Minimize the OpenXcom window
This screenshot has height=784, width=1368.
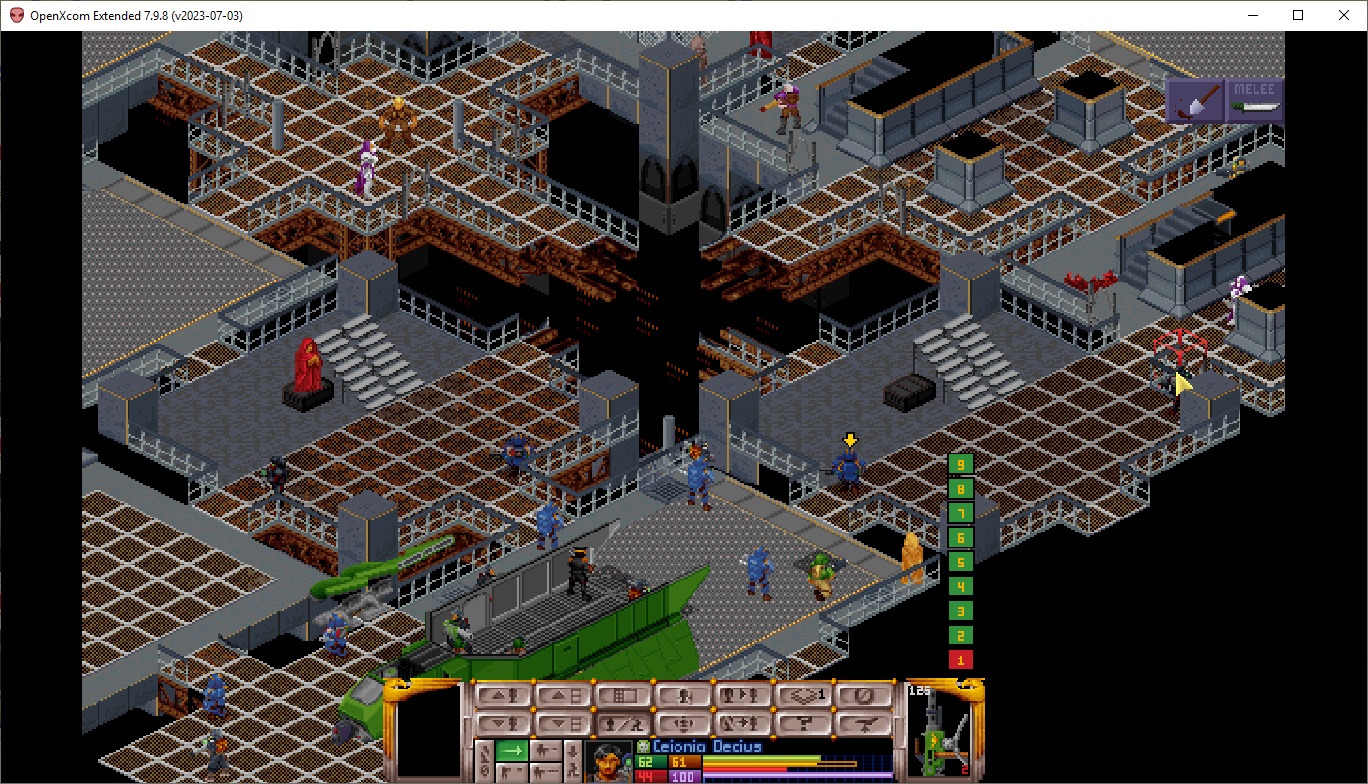[1251, 15]
